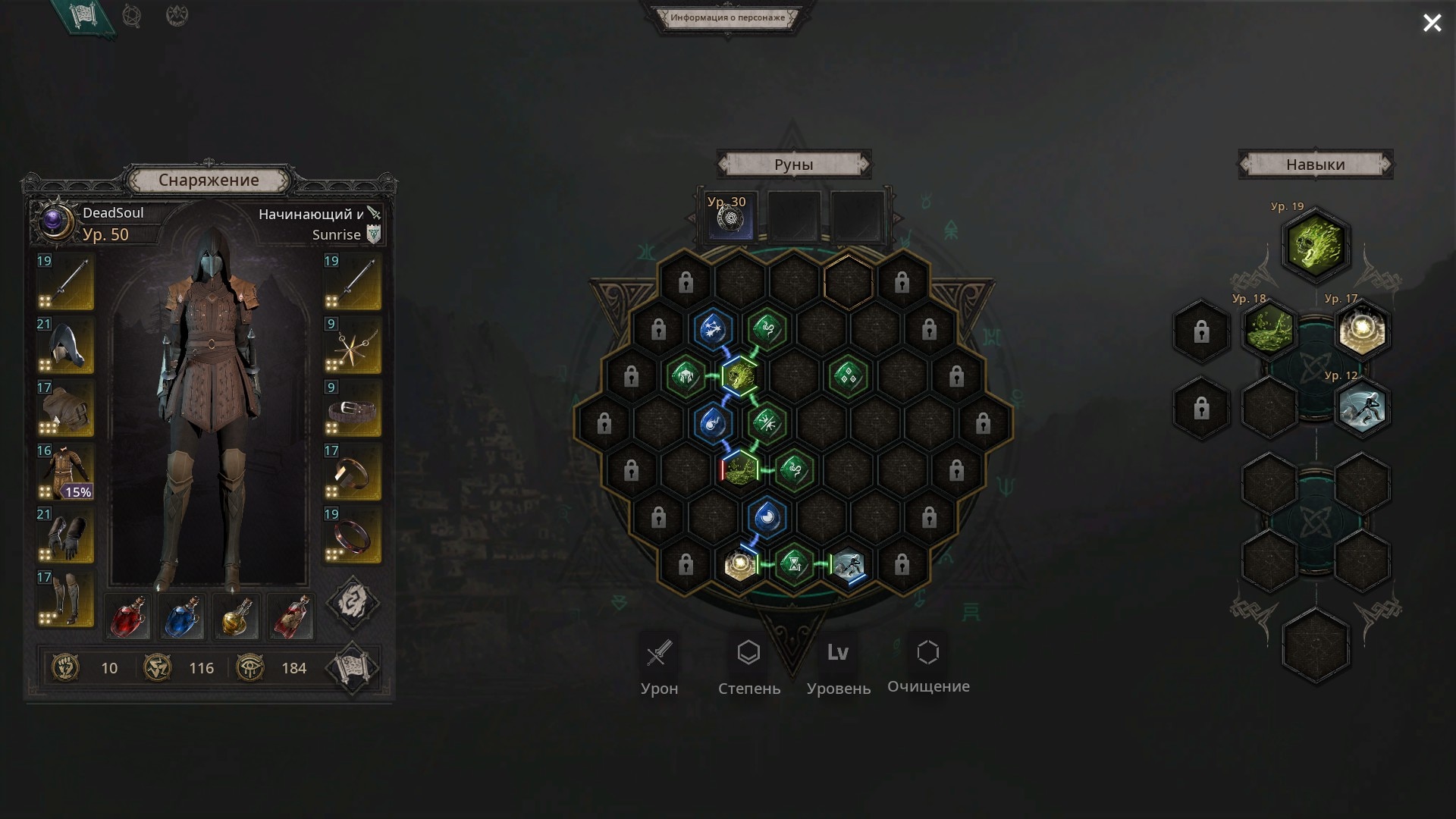Click the chest armor slot showing 15%

[66, 472]
